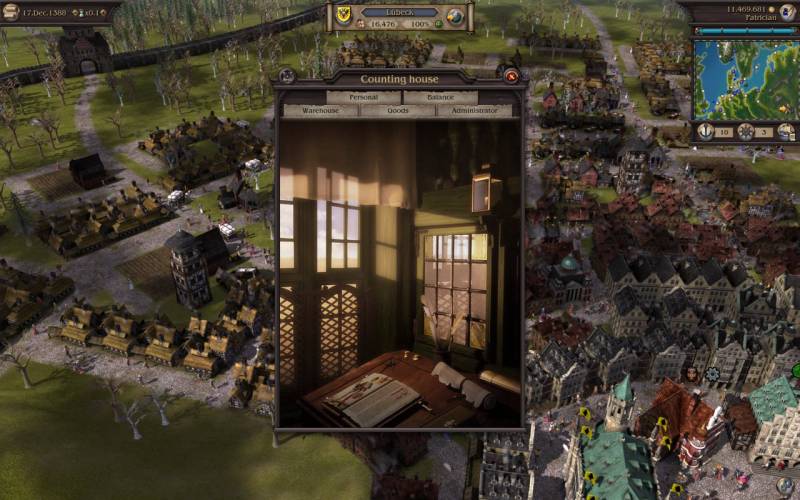Click the yellow town coat of arms
Image resolution: width=800 pixels, height=500 pixels.
pos(345,15)
